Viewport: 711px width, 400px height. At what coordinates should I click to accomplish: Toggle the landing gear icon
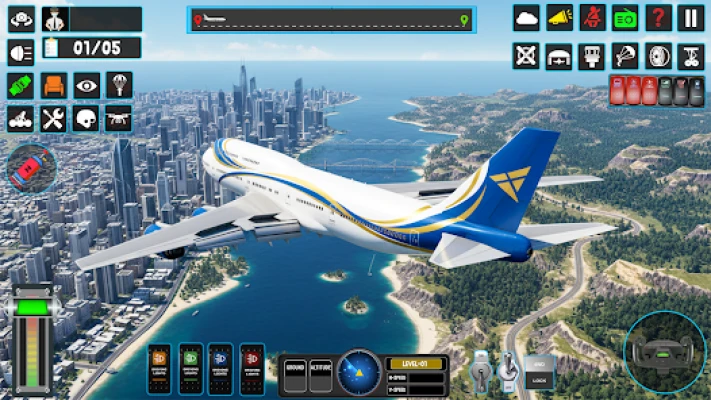coord(690,56)
